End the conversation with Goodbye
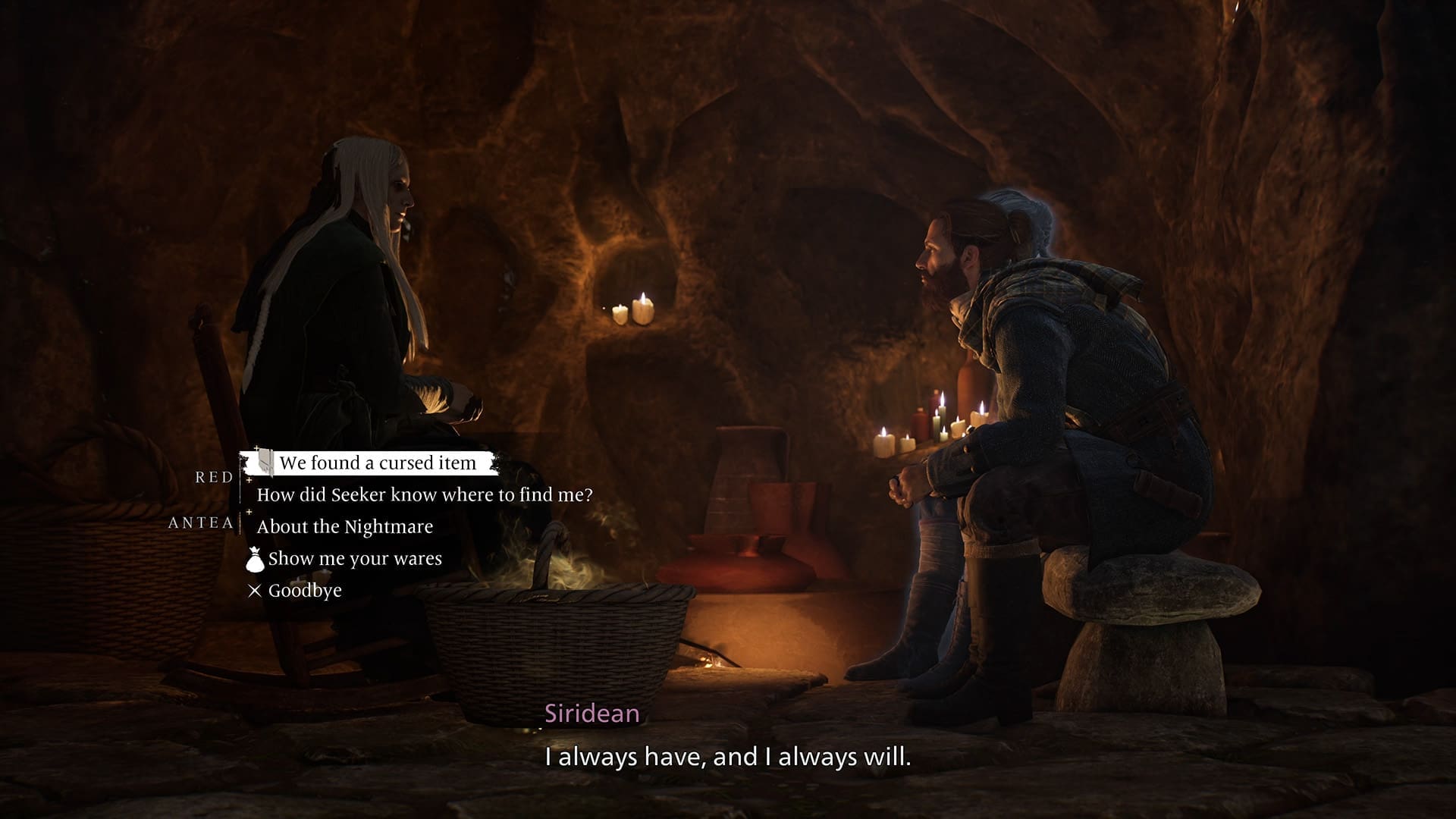1456x819 pixels. pos(304,591)
